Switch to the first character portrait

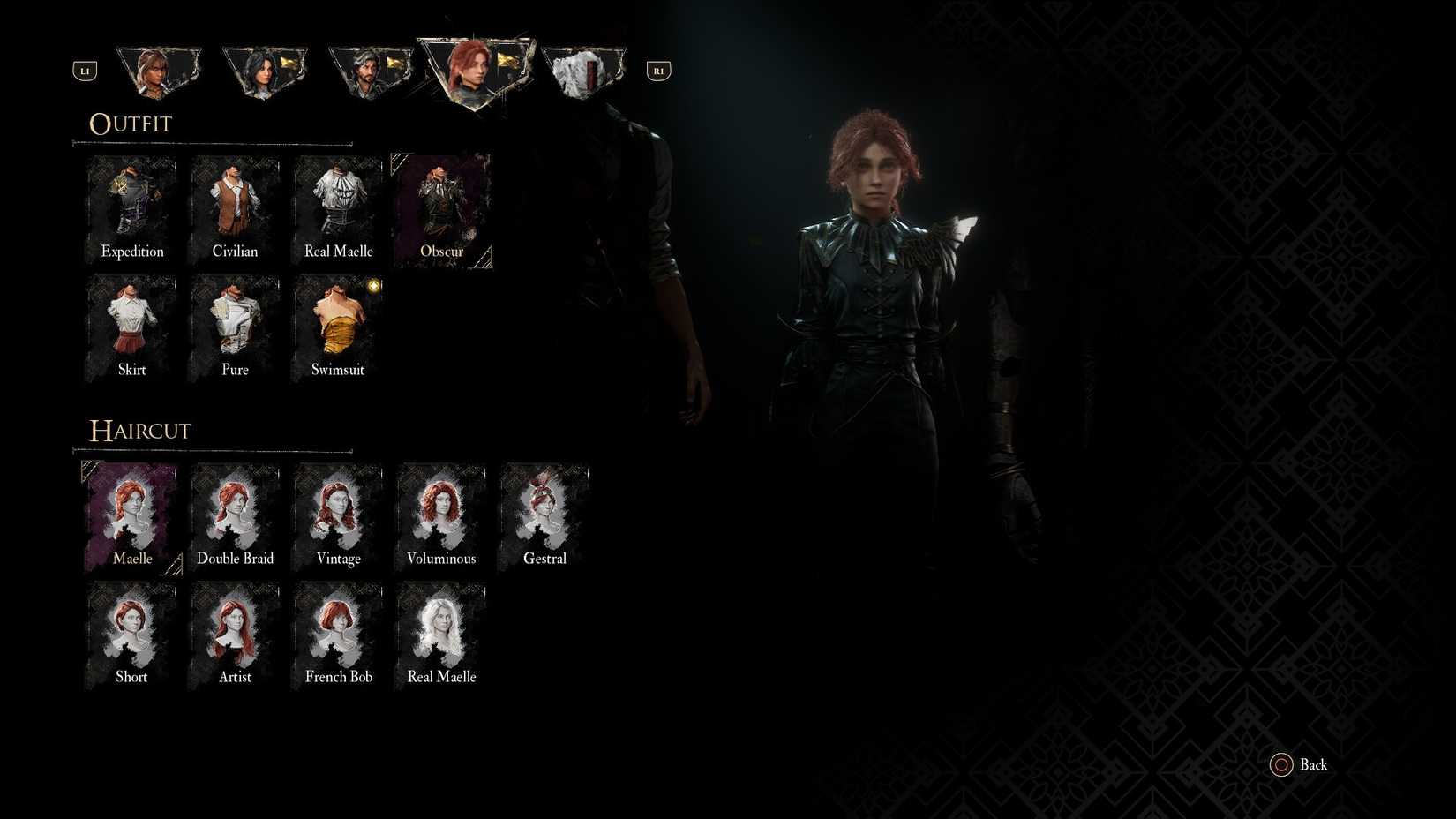(159, 71)
